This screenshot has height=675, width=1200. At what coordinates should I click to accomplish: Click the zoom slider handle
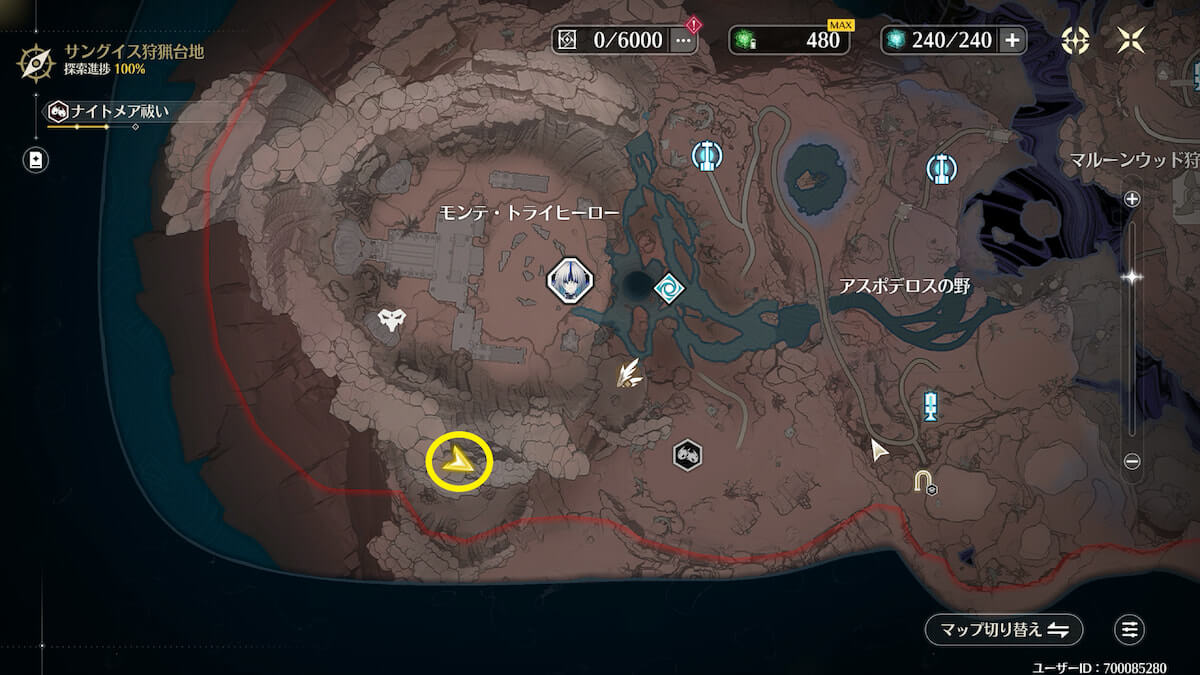[x=1132, y=277]
